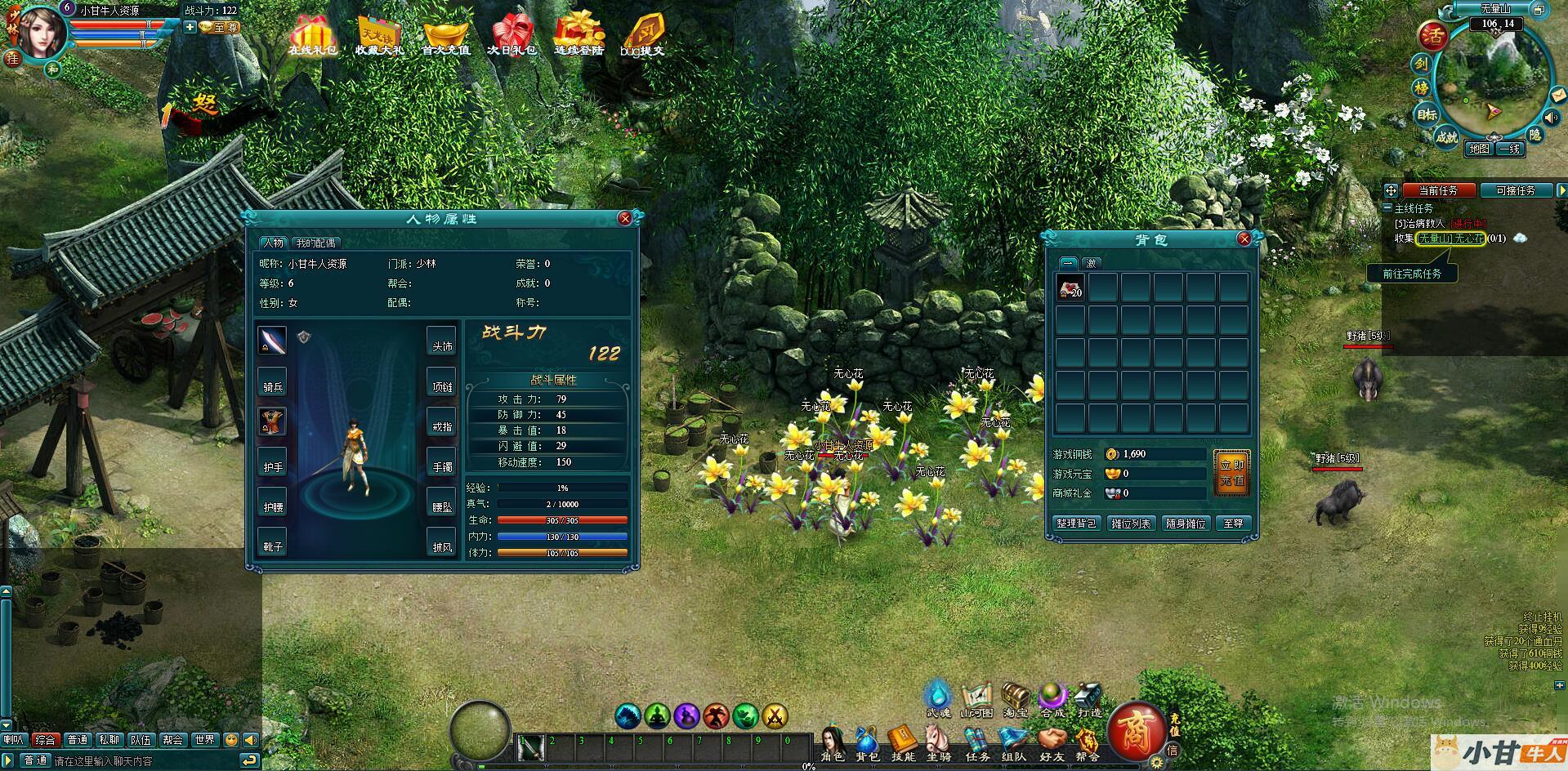Select the 世界 world chat channel
Screen dimensions: 1568x771
click(x=204, y=740)
